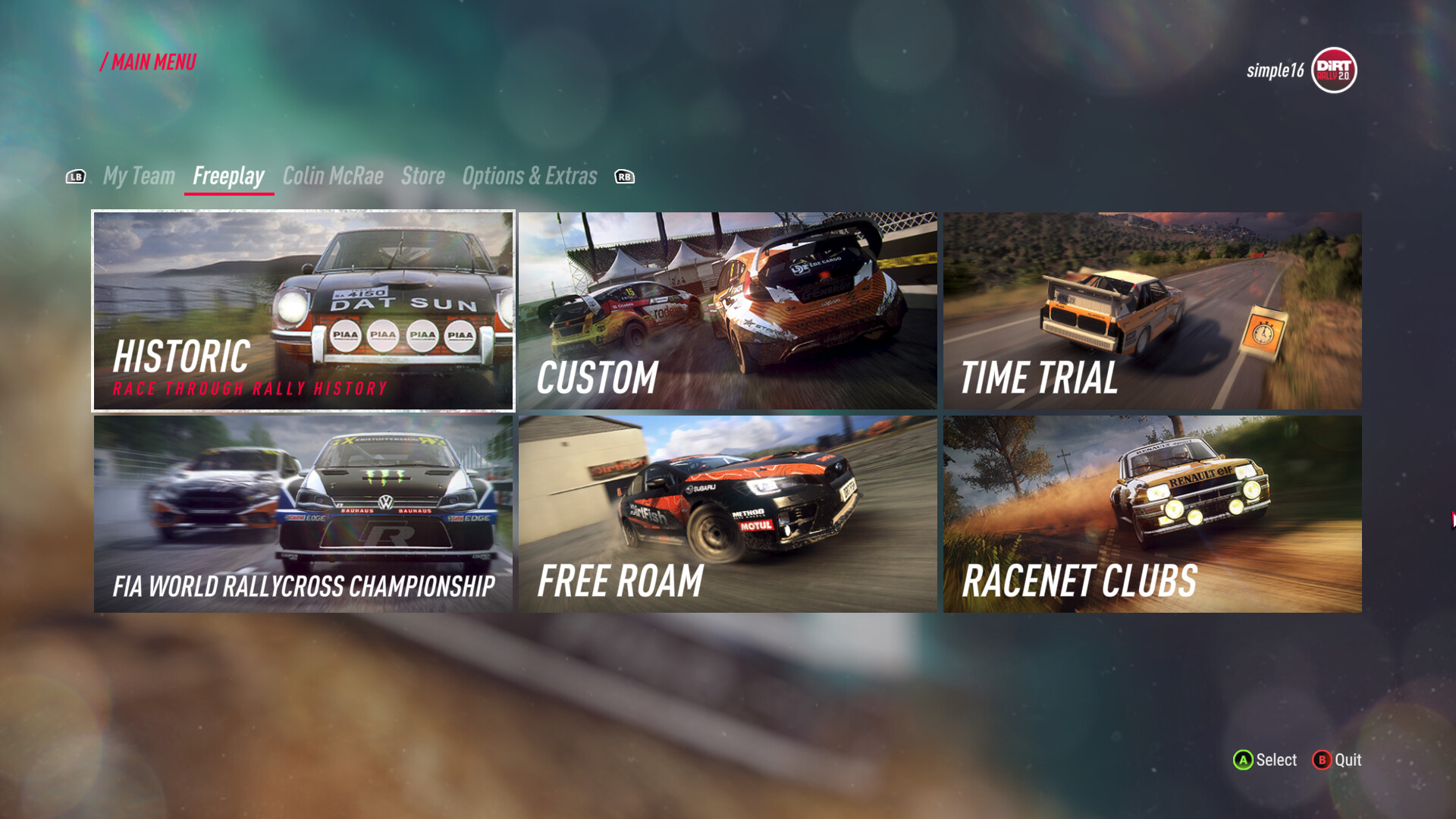Click the simple16 player profile badge
Image resolution: width=1456 pixels, height=819 pixels.
point(1301,71)
